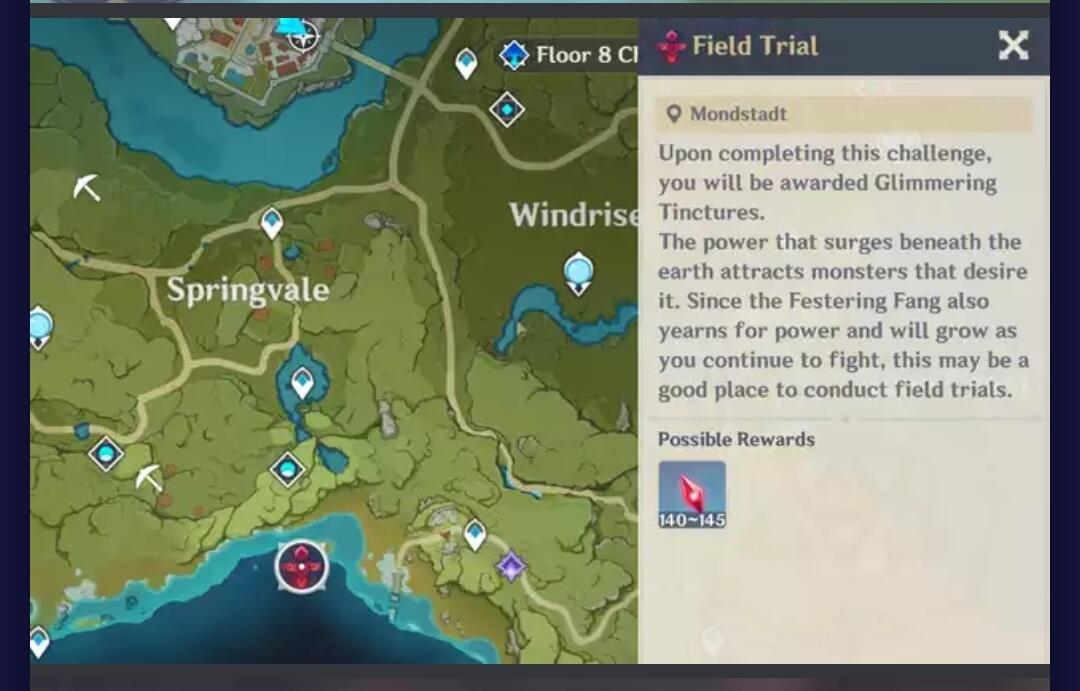
Task: Click the red Field Trial map marker
Action: 302,567
